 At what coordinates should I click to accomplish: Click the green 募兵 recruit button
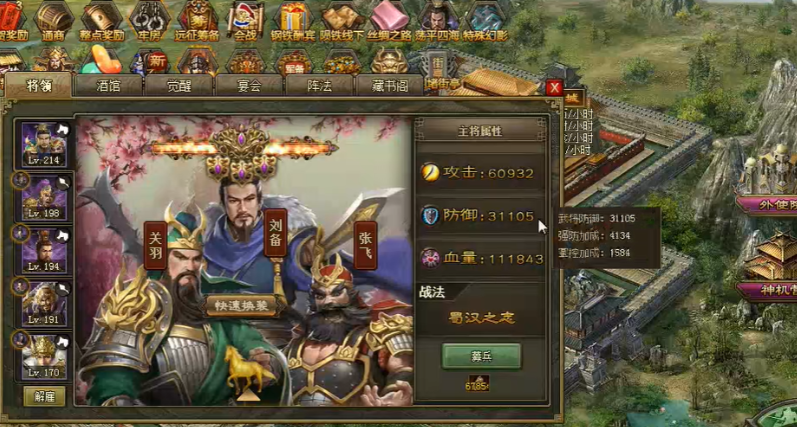pos(481,355)
